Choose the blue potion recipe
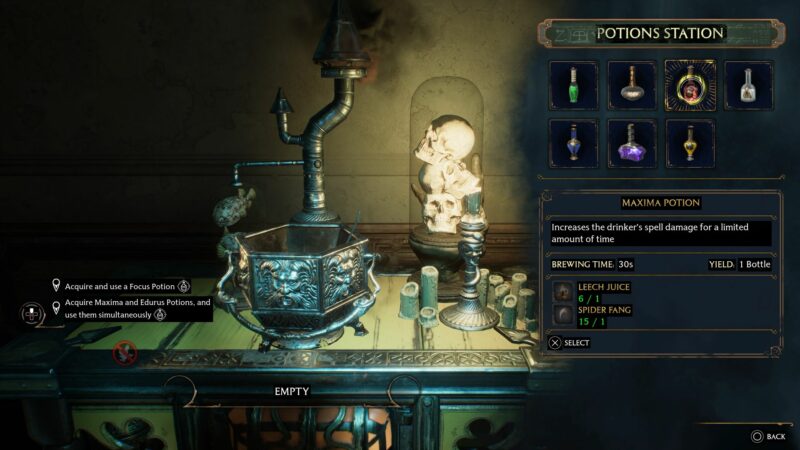The height and width of the screenshot is (450, 800). point(574,143)
